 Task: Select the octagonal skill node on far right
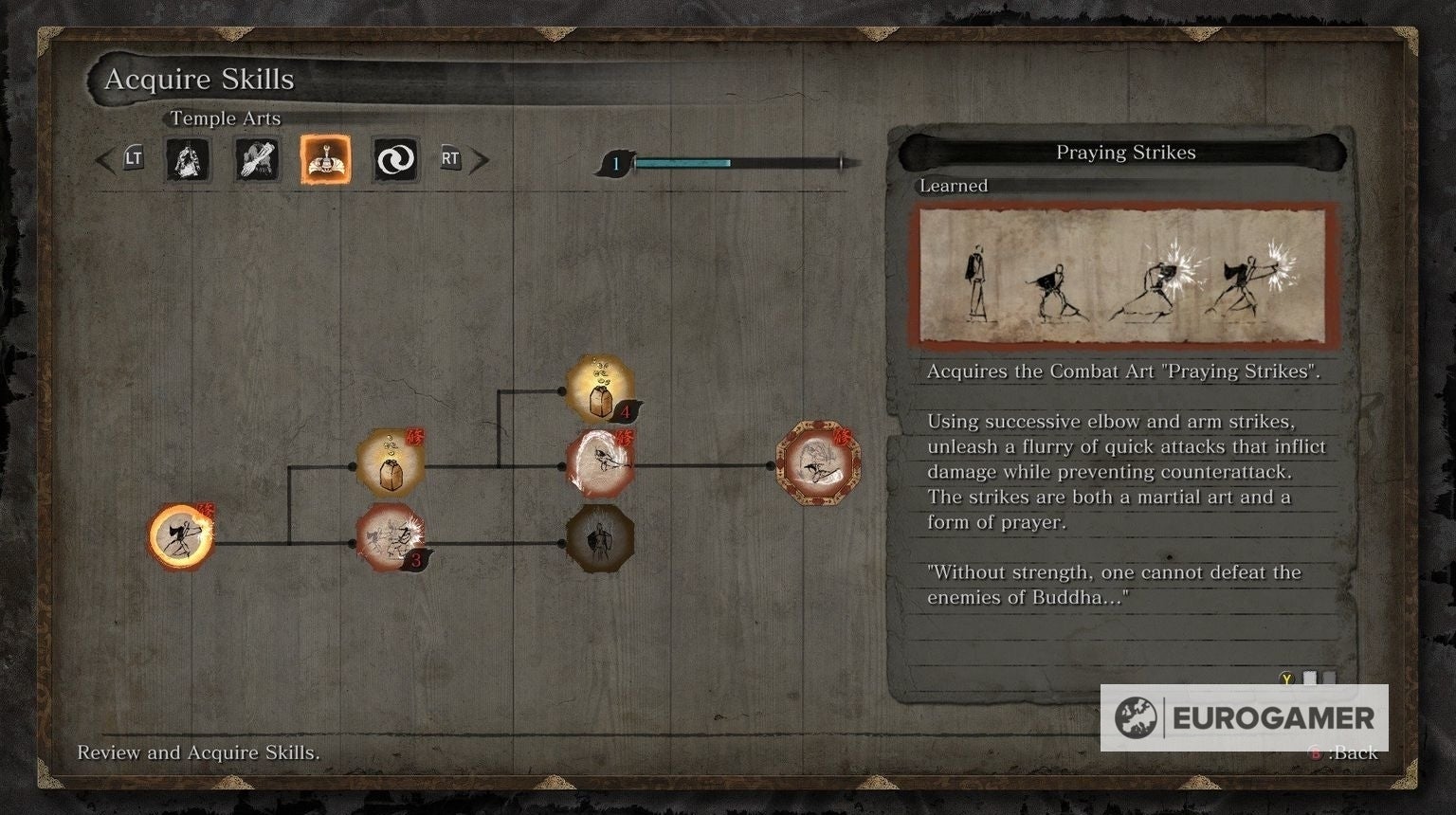click(816, 463)
